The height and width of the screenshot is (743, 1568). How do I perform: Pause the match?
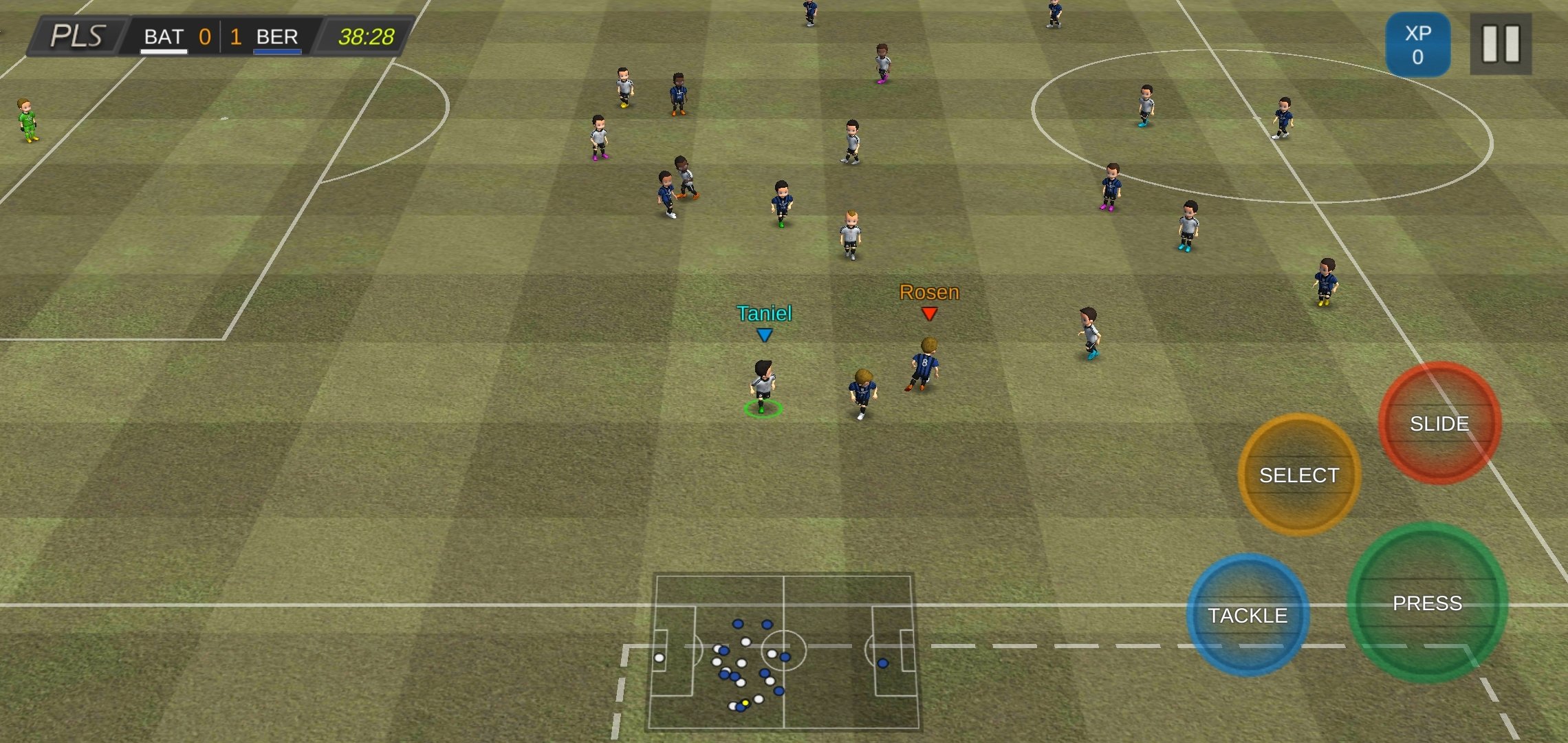(1501, 44)
